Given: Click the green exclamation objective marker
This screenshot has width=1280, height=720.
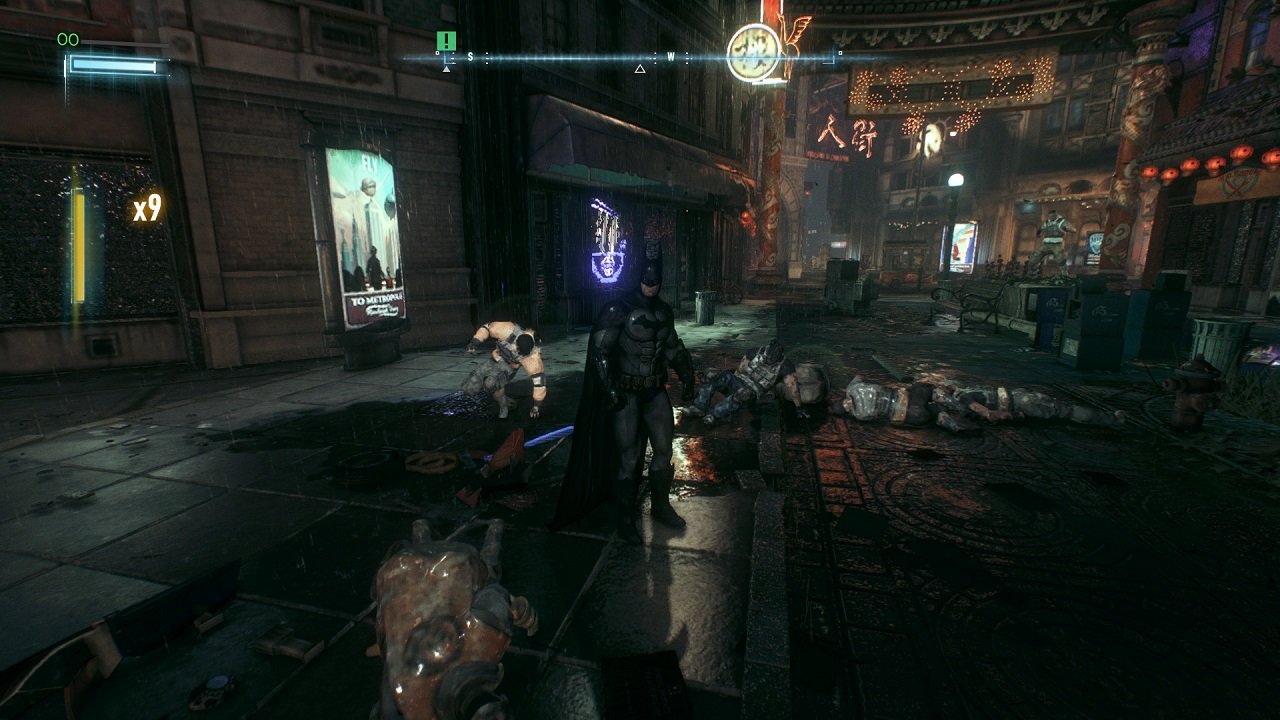Looking at the screenshot, I should 444,42.
